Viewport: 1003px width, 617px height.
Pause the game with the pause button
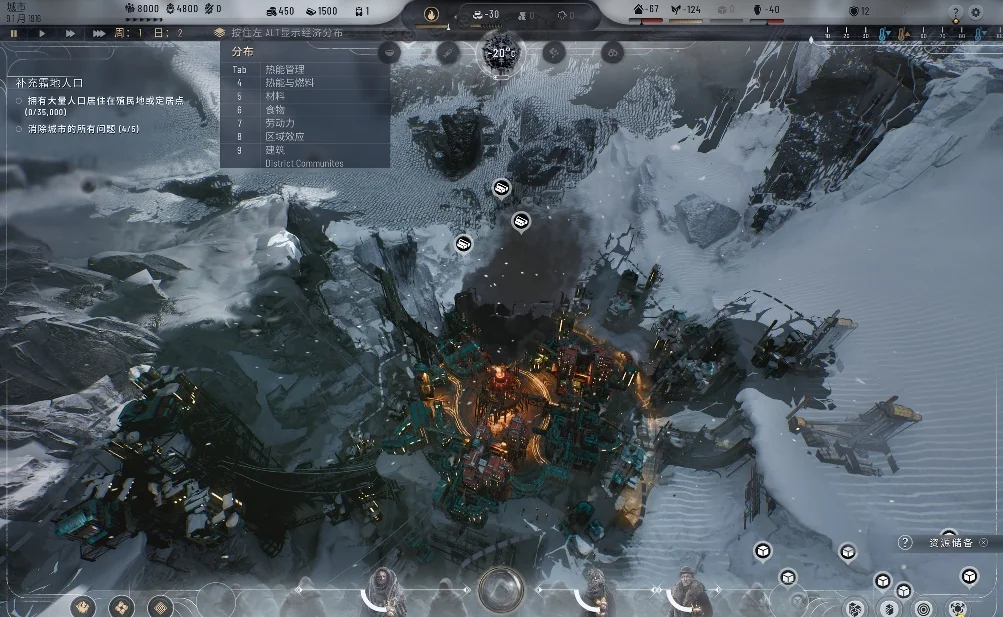pos(14,33)
